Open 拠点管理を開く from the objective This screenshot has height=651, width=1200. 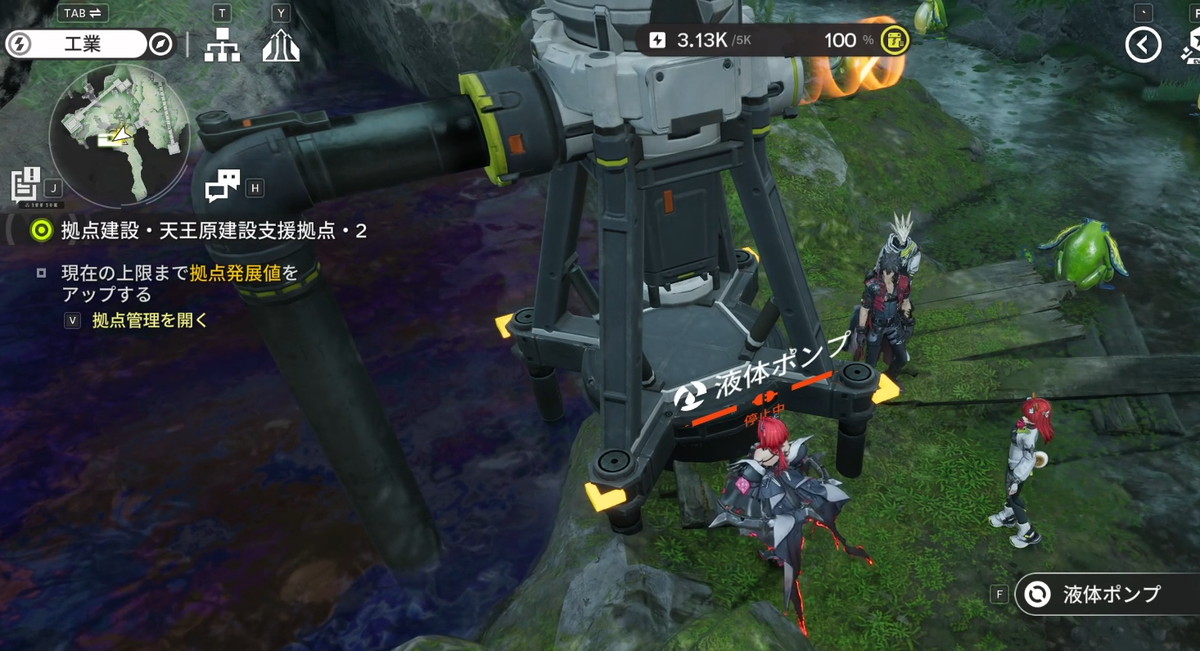(x=150, y=320)
